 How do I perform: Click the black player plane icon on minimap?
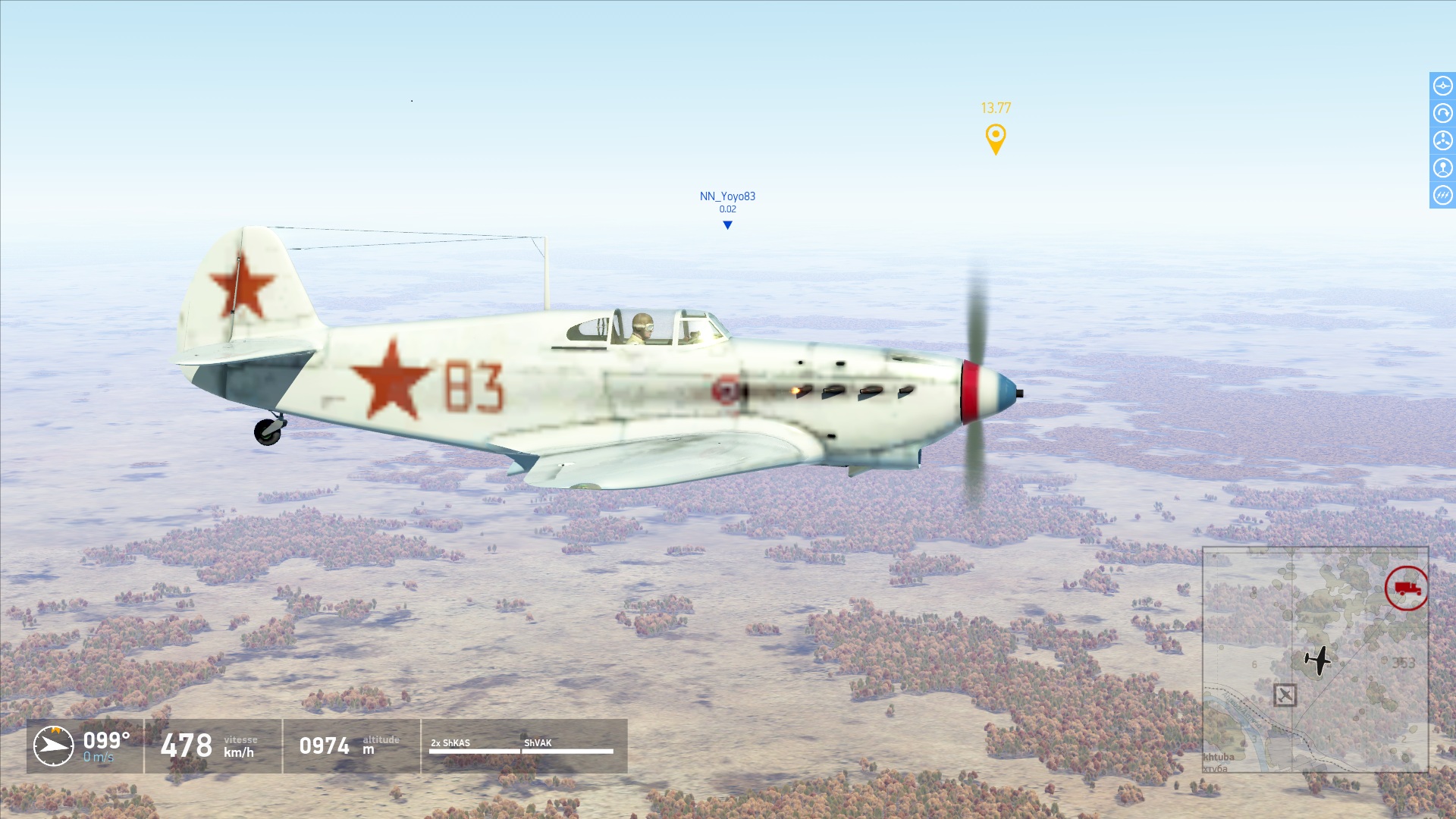pos(1319,660)
